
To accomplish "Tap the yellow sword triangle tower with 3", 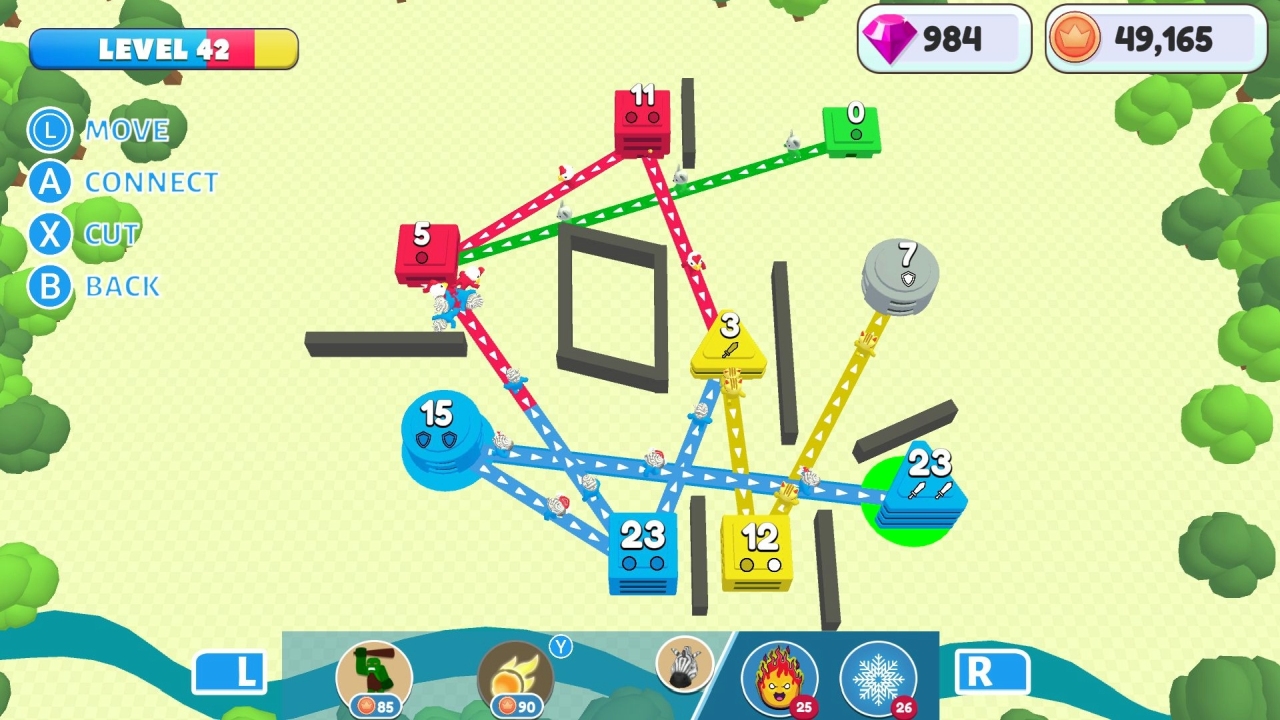I will point(729,345).
